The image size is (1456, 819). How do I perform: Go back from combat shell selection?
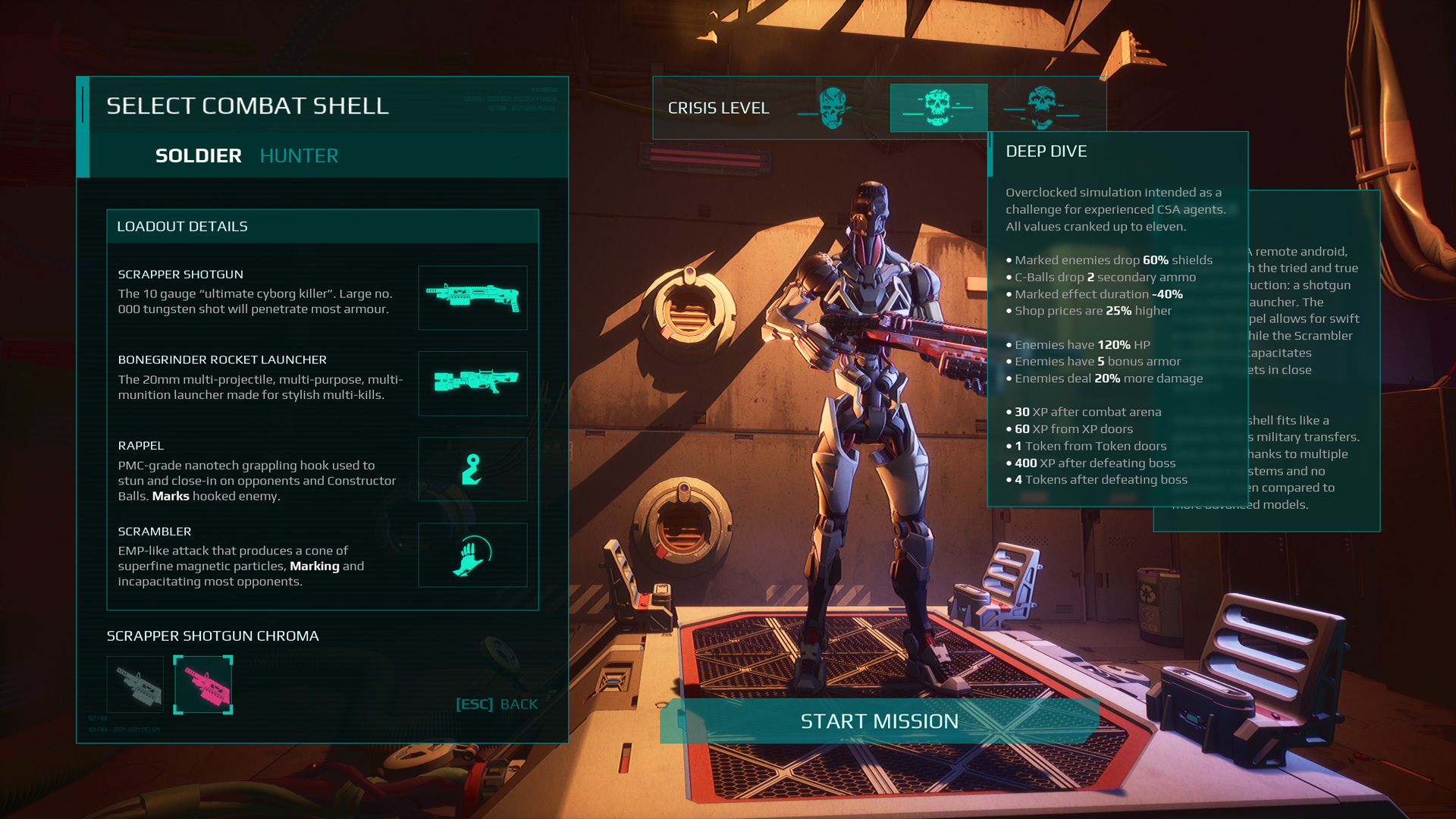coord(497,704)
